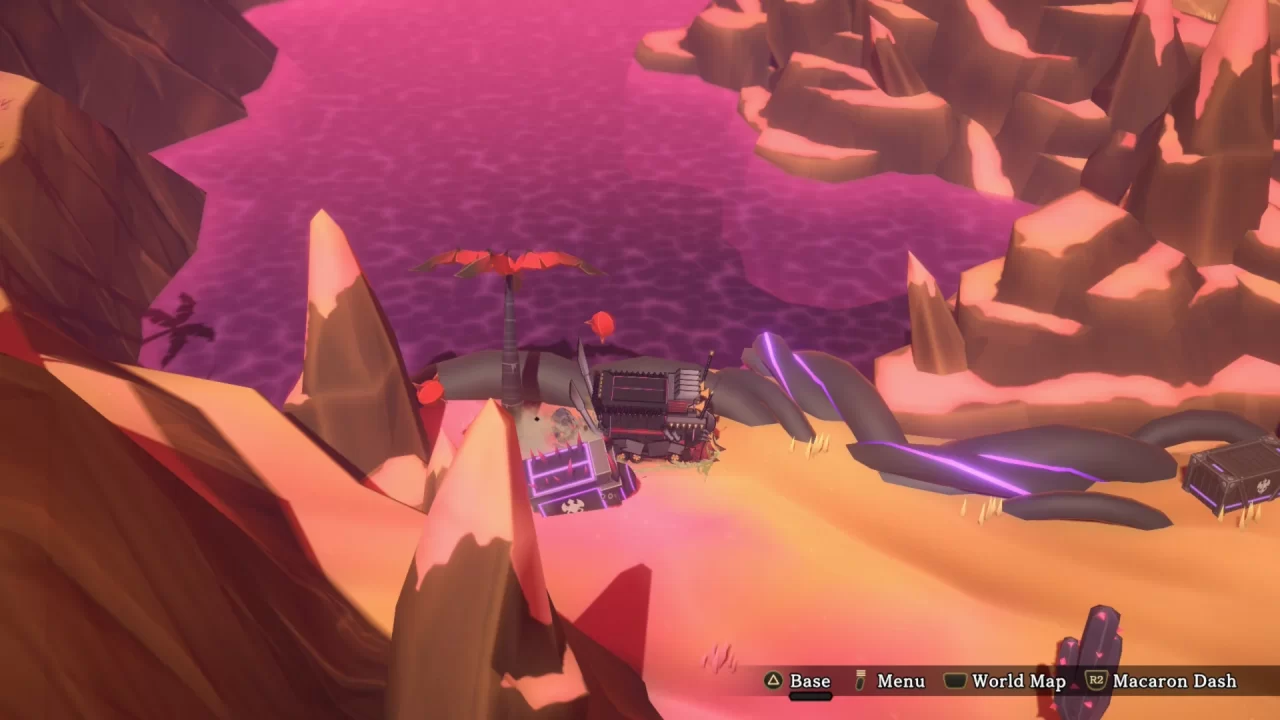
Task: Enable Macaron Dash from the HUD
Action: 1175,681
